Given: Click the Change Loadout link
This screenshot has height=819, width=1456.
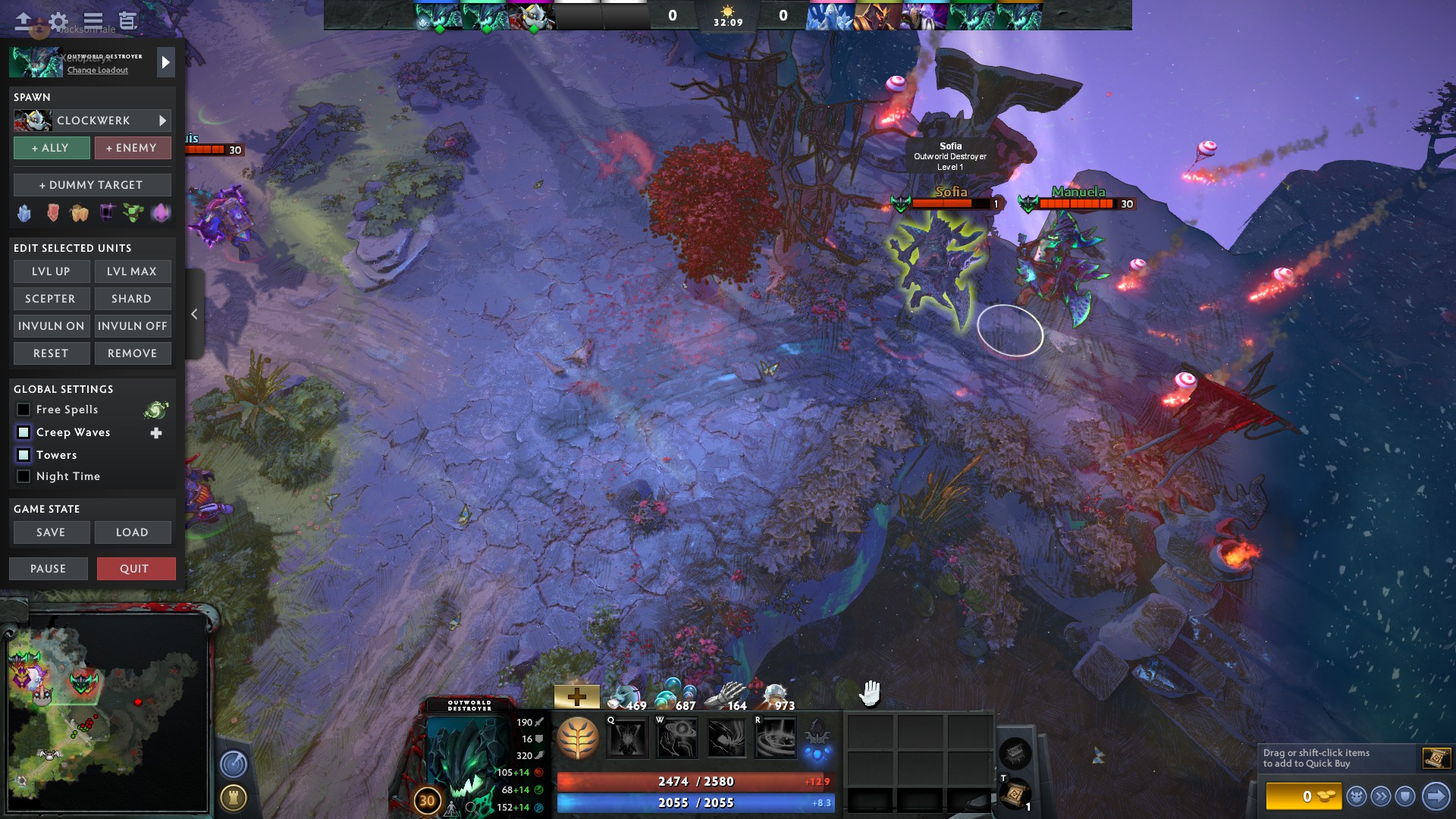Looking at the screenshot, I should [99, 71].
